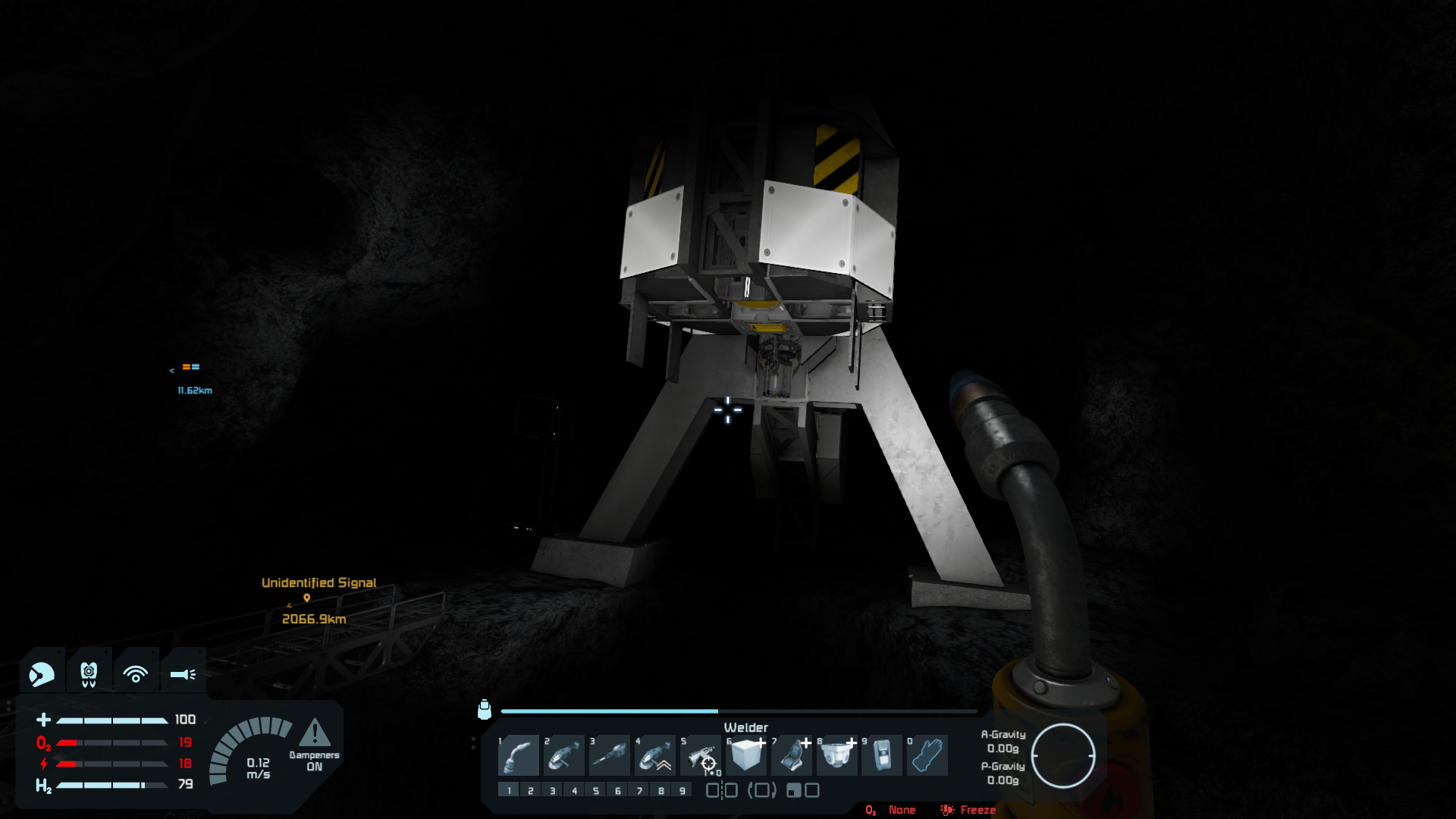Choose the empty hand glove slot

pyautogui.click(x=927, y=755)
